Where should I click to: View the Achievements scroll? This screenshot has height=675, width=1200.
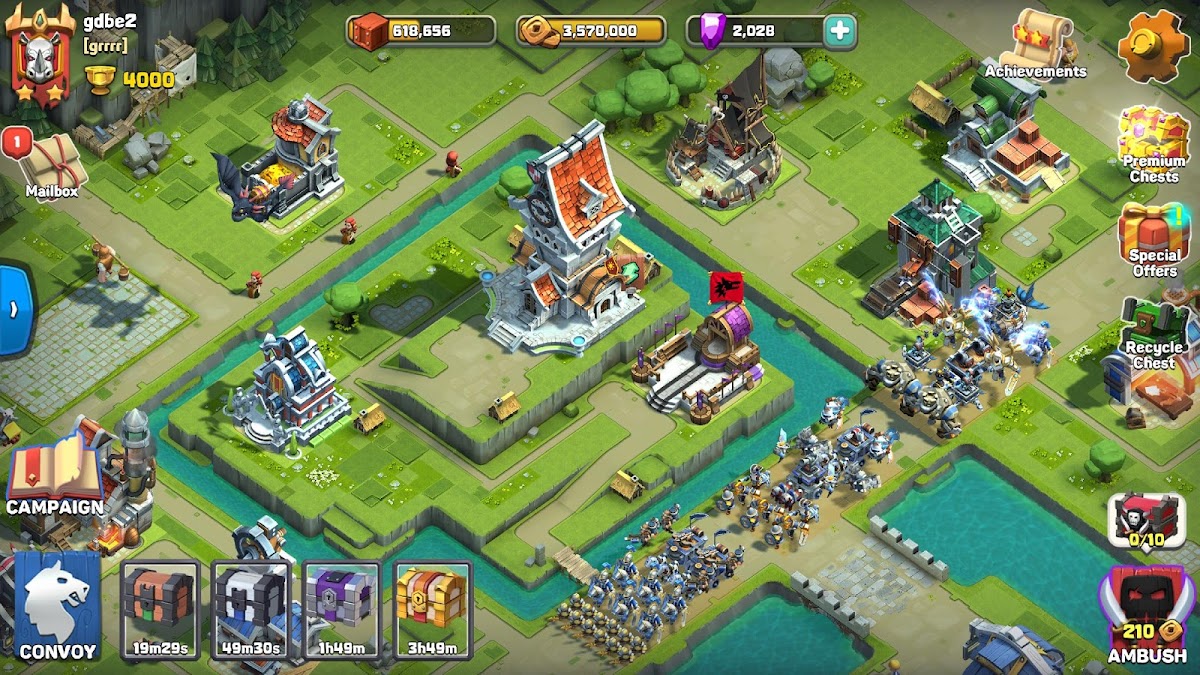pos(1035,45)
